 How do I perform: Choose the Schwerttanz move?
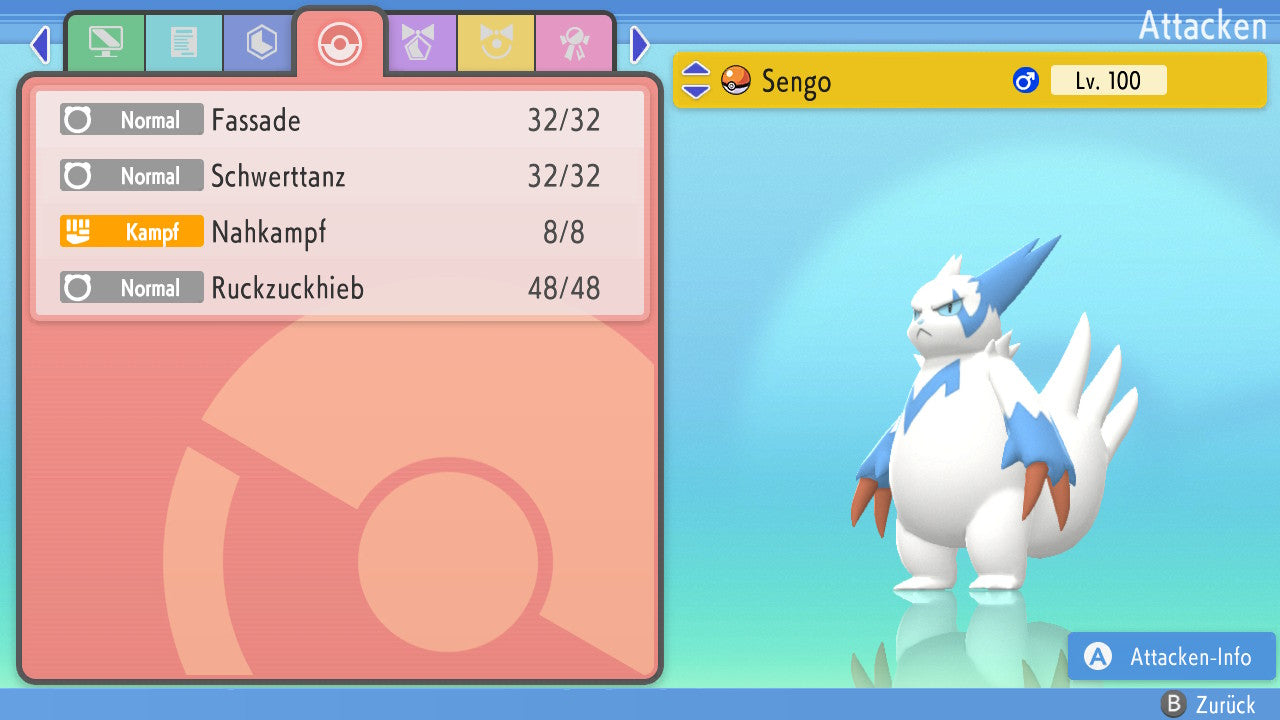340,177
